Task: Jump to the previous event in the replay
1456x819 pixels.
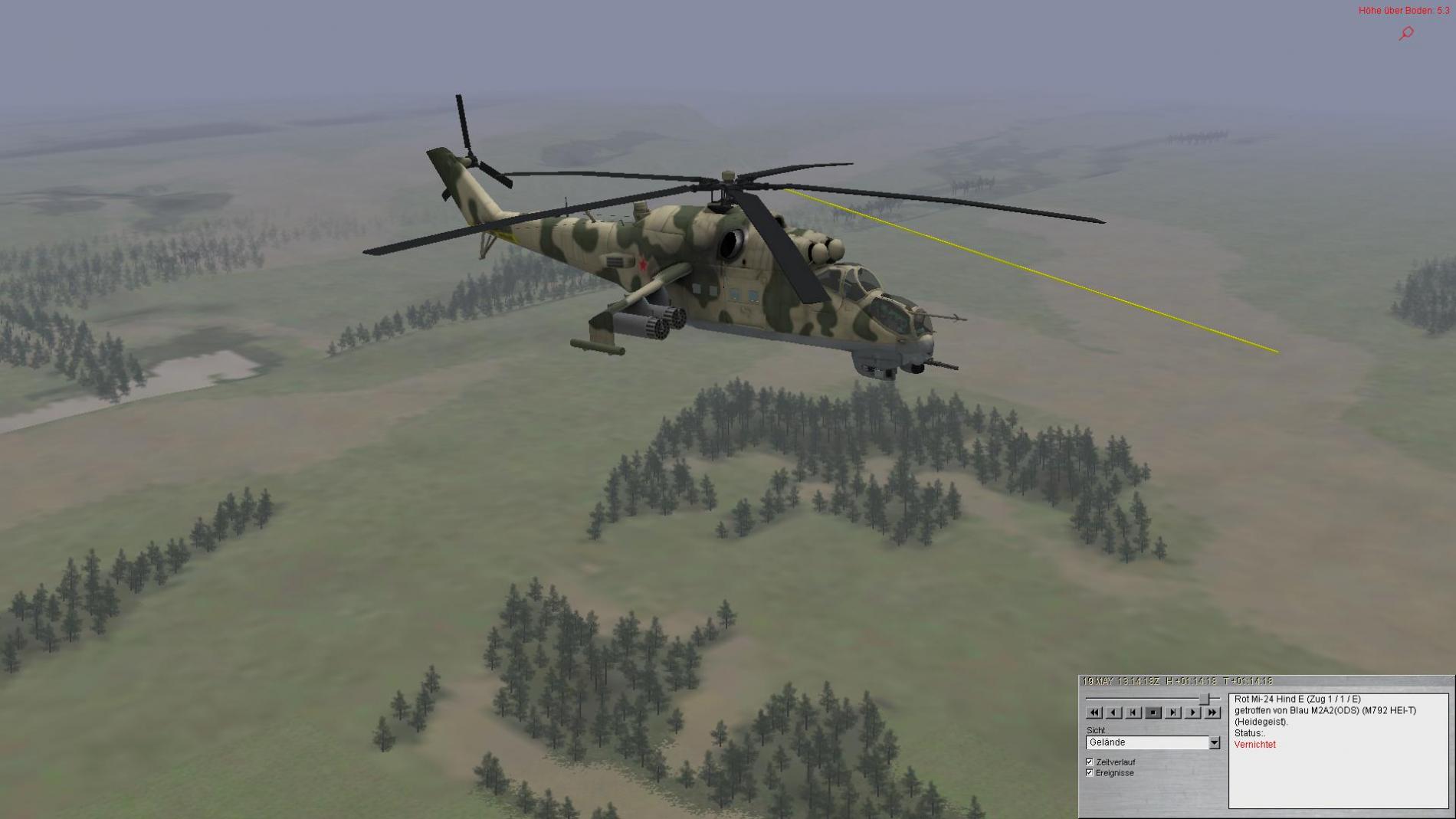Action: (1133, 713)
